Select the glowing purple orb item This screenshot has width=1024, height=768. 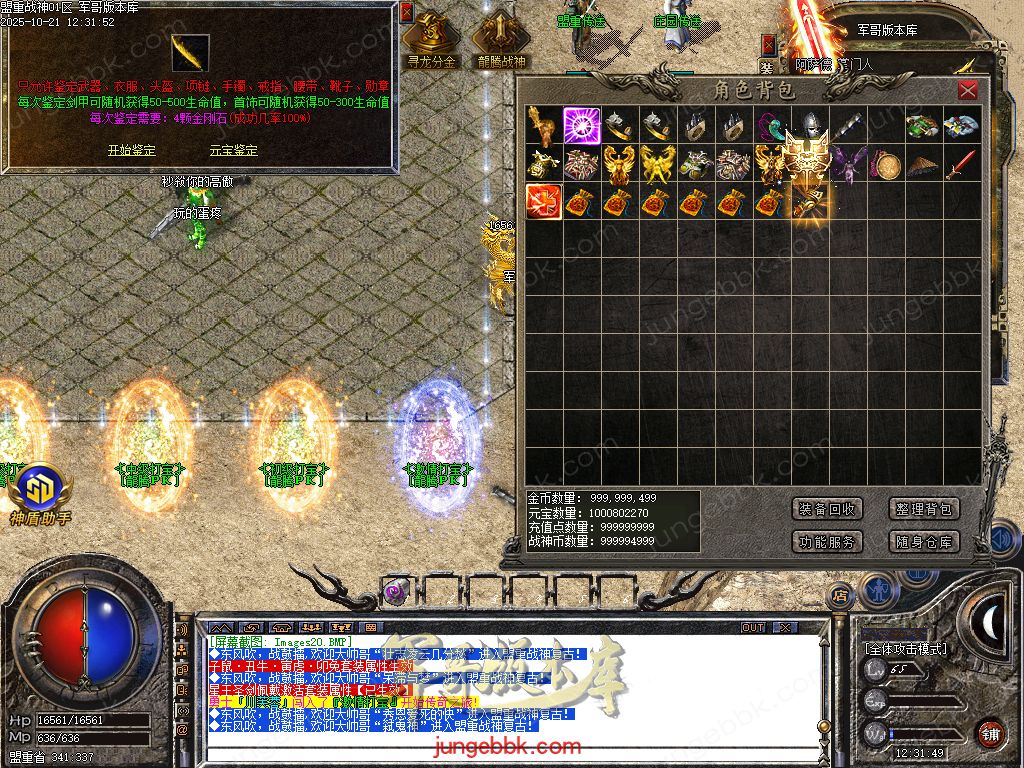(581, 126)
